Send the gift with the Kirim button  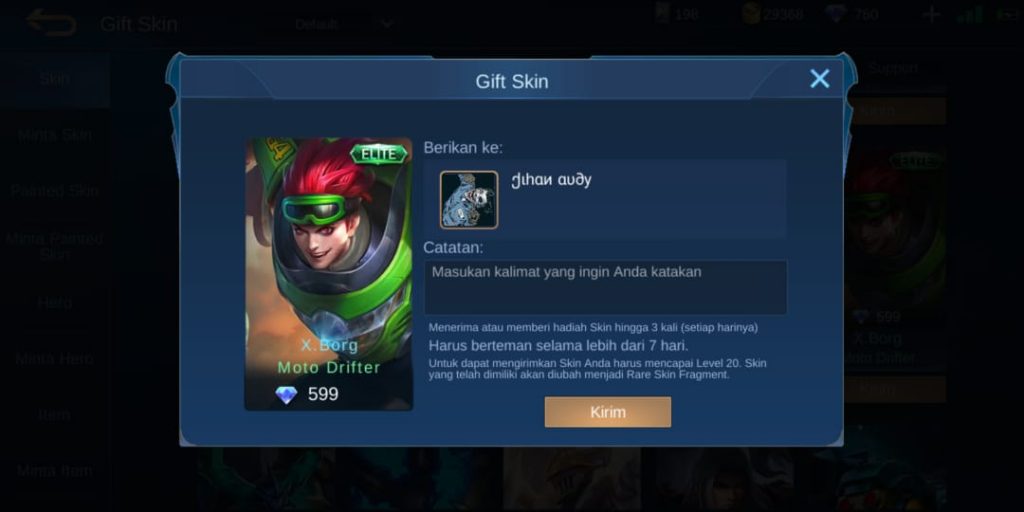[607, 412]
